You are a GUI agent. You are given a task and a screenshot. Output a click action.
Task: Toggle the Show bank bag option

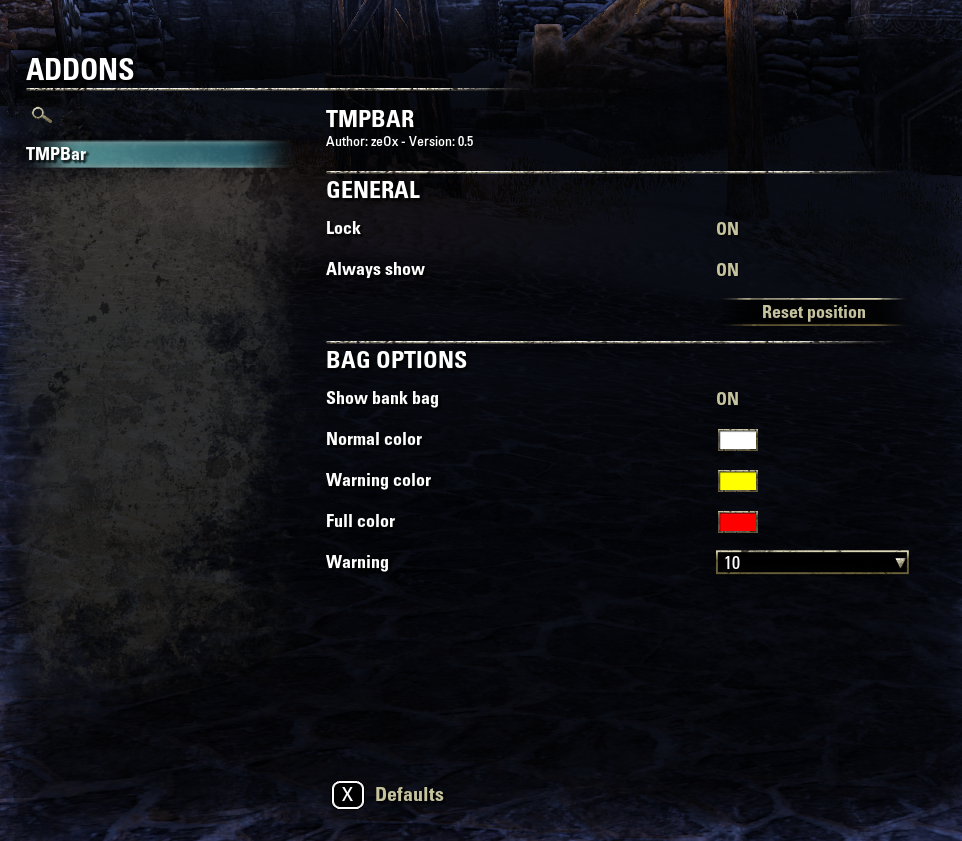point(727,399)
